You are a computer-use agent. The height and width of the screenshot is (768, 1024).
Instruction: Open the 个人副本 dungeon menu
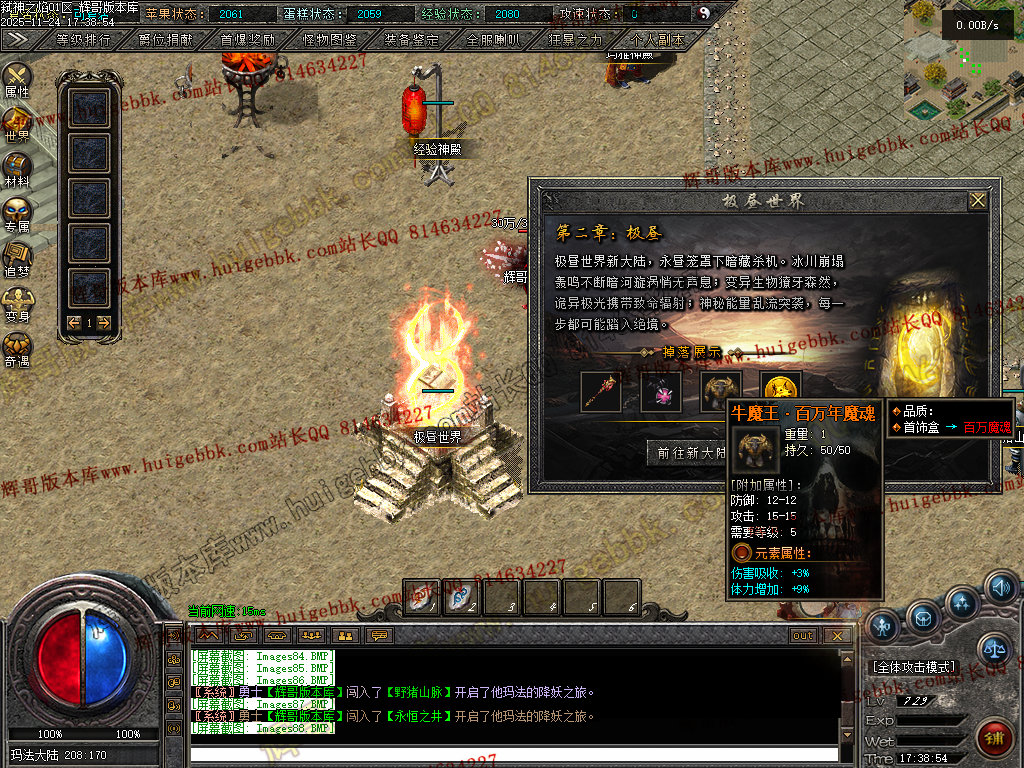(x=657, y=40)
